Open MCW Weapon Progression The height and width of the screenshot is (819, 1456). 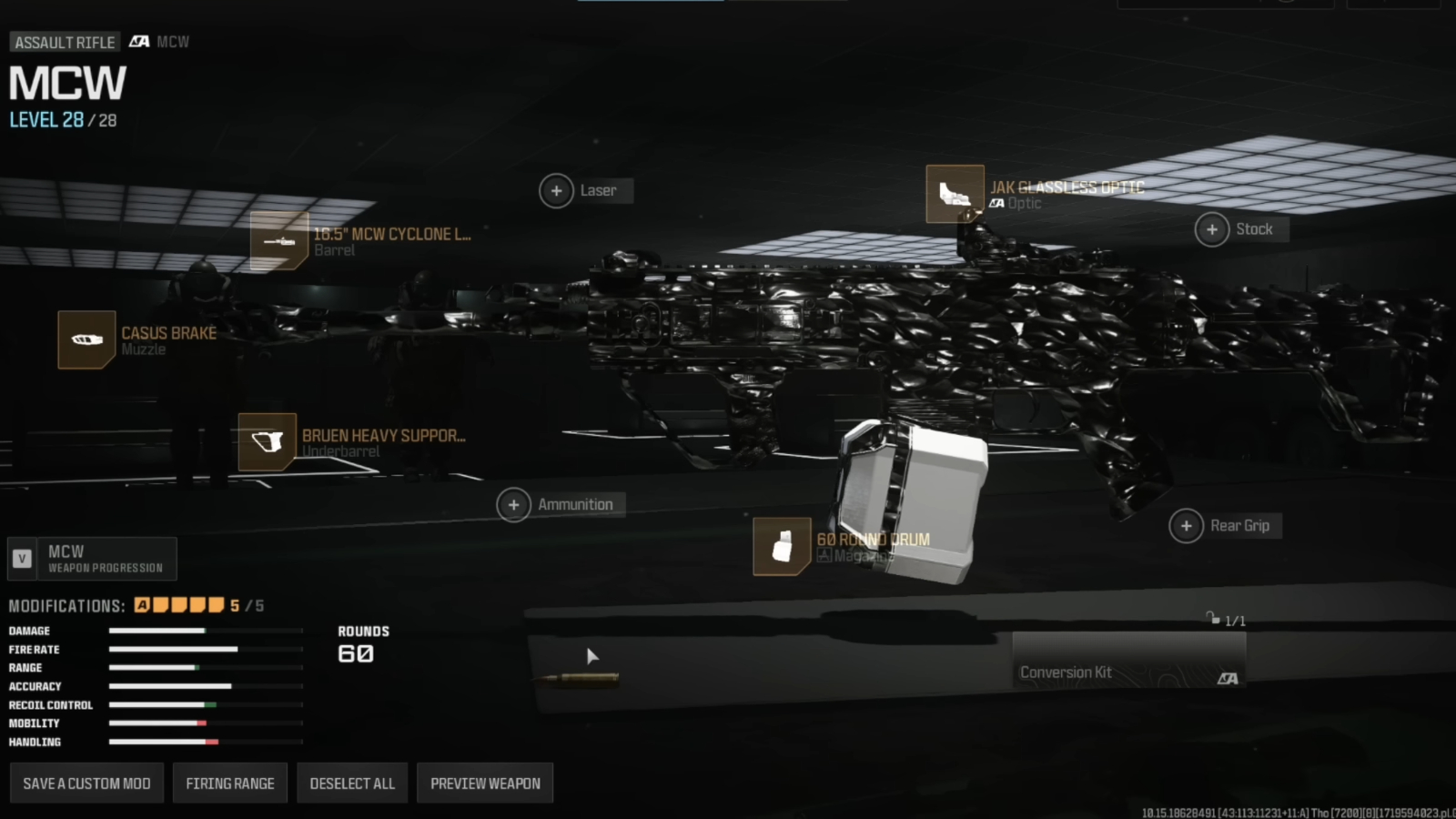pos(92,559)
